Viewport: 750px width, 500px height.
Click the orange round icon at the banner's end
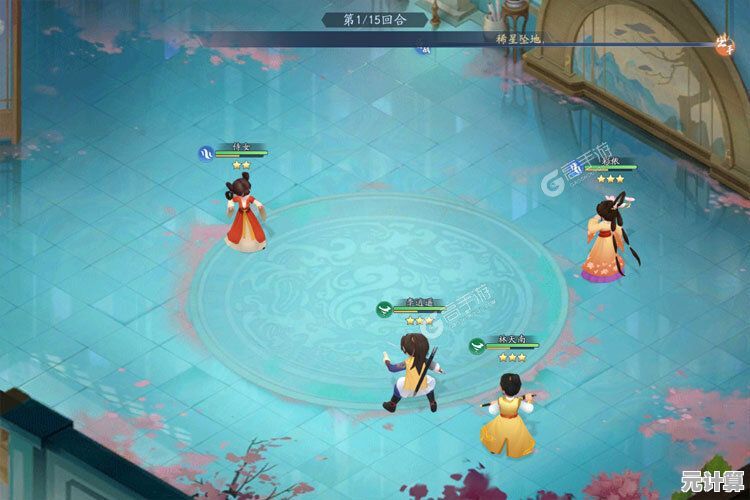724,42
